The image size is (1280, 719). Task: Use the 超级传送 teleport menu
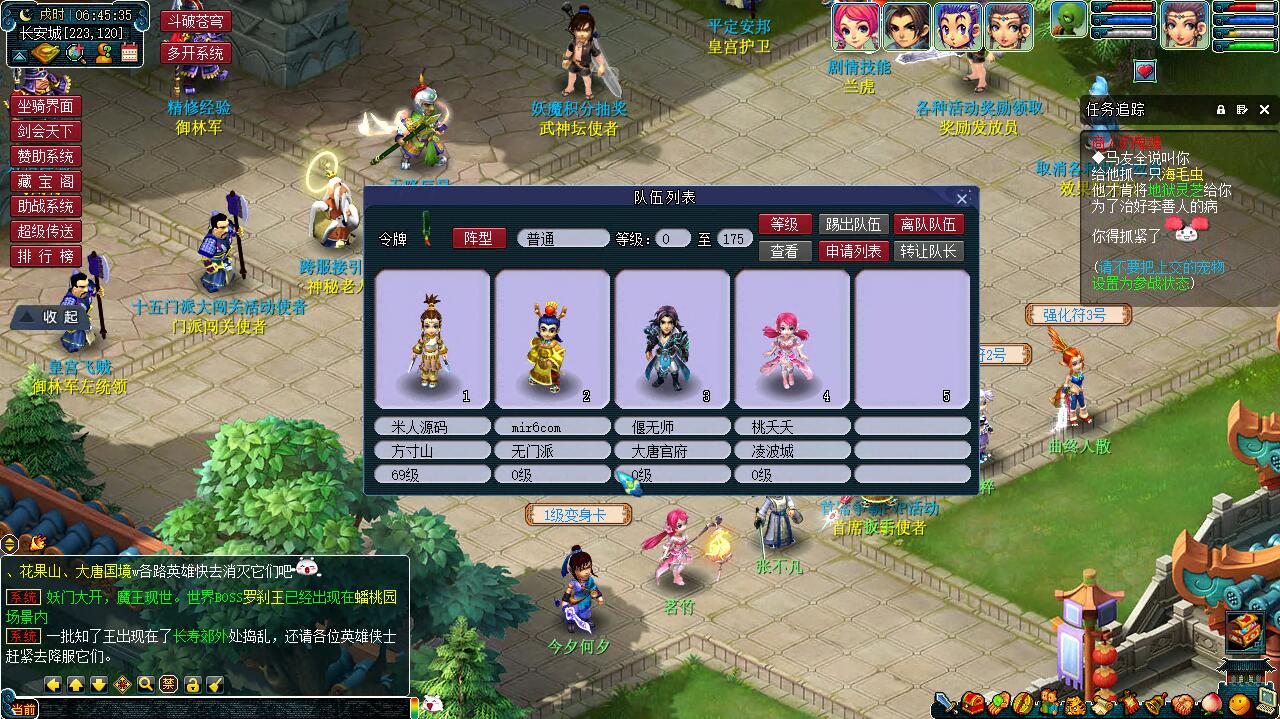tap(46, 232)
